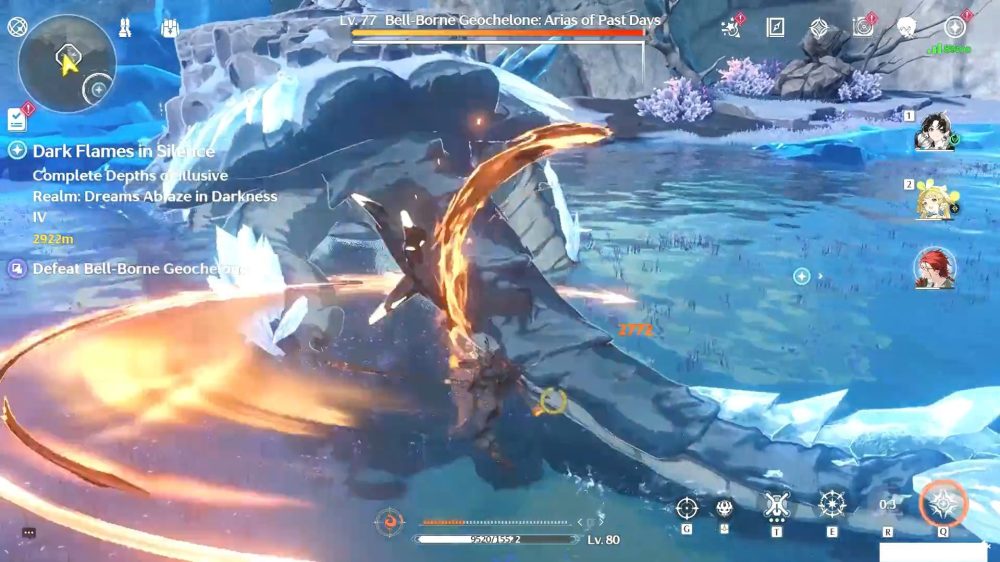Open the quest checklist icon below the minimap
This screenshot has height=562, width=1000.
[x=16, y=120]
